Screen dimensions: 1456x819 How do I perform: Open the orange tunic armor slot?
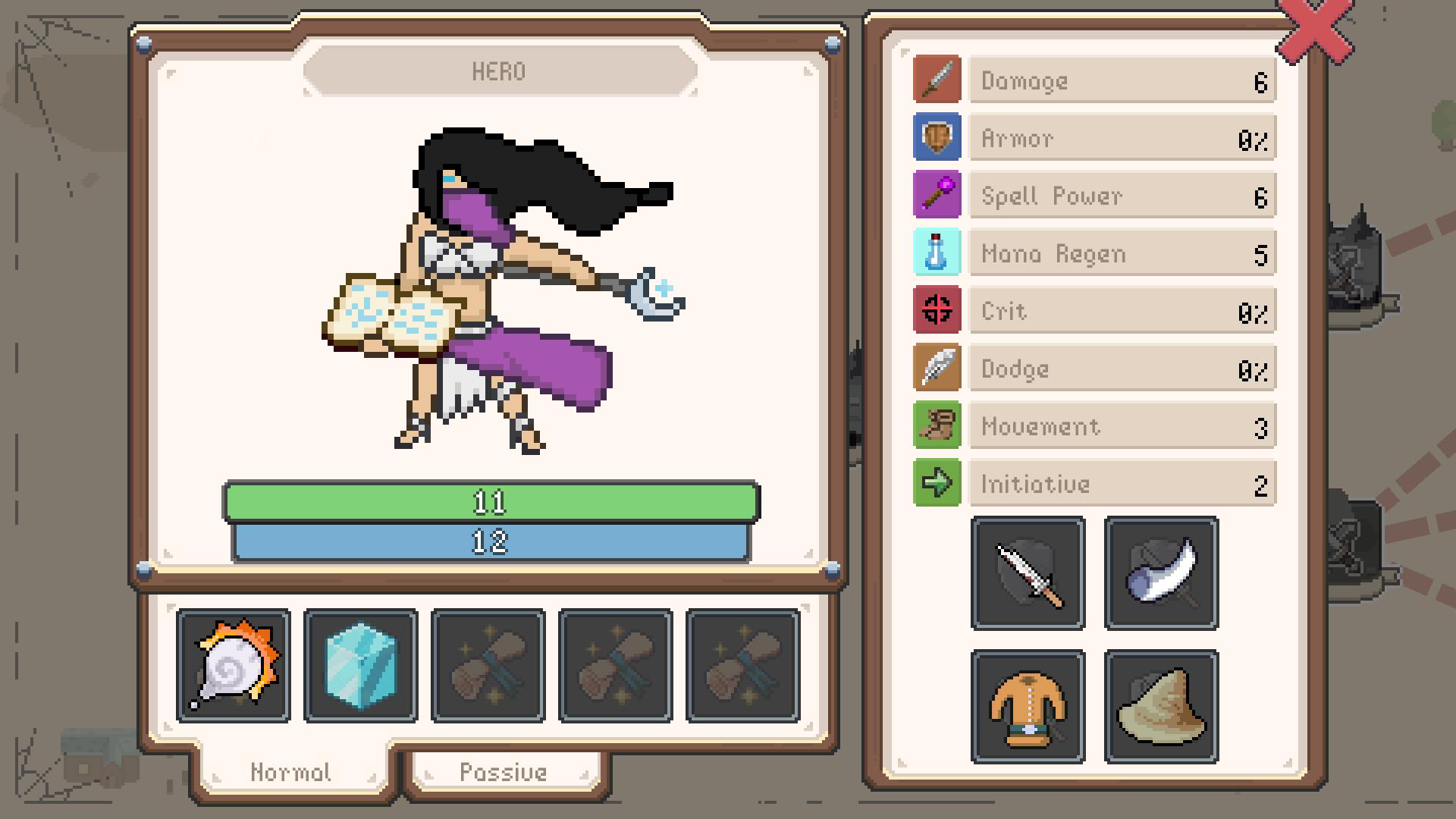click(1028, 705)
